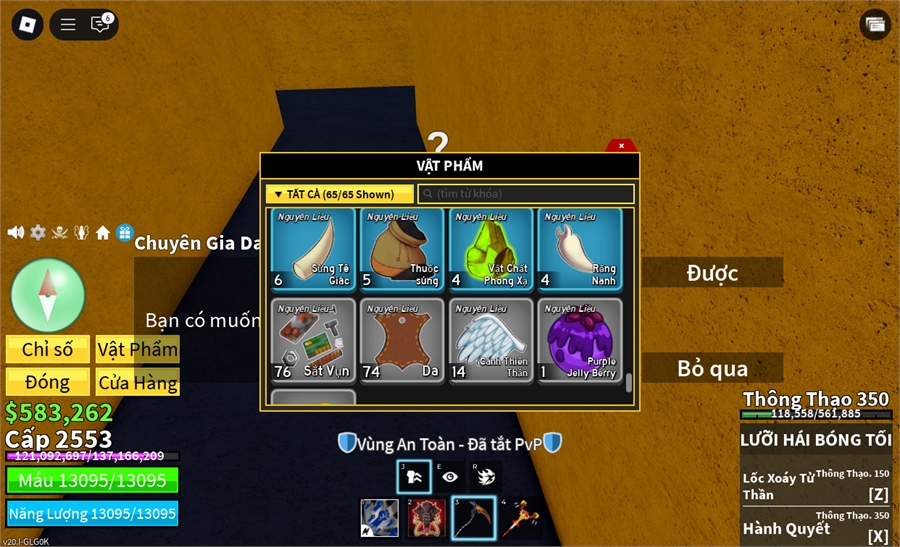900x547 pixels.
Task: Equip the scythe in hotbar slot 3
Action: point(473,518)
